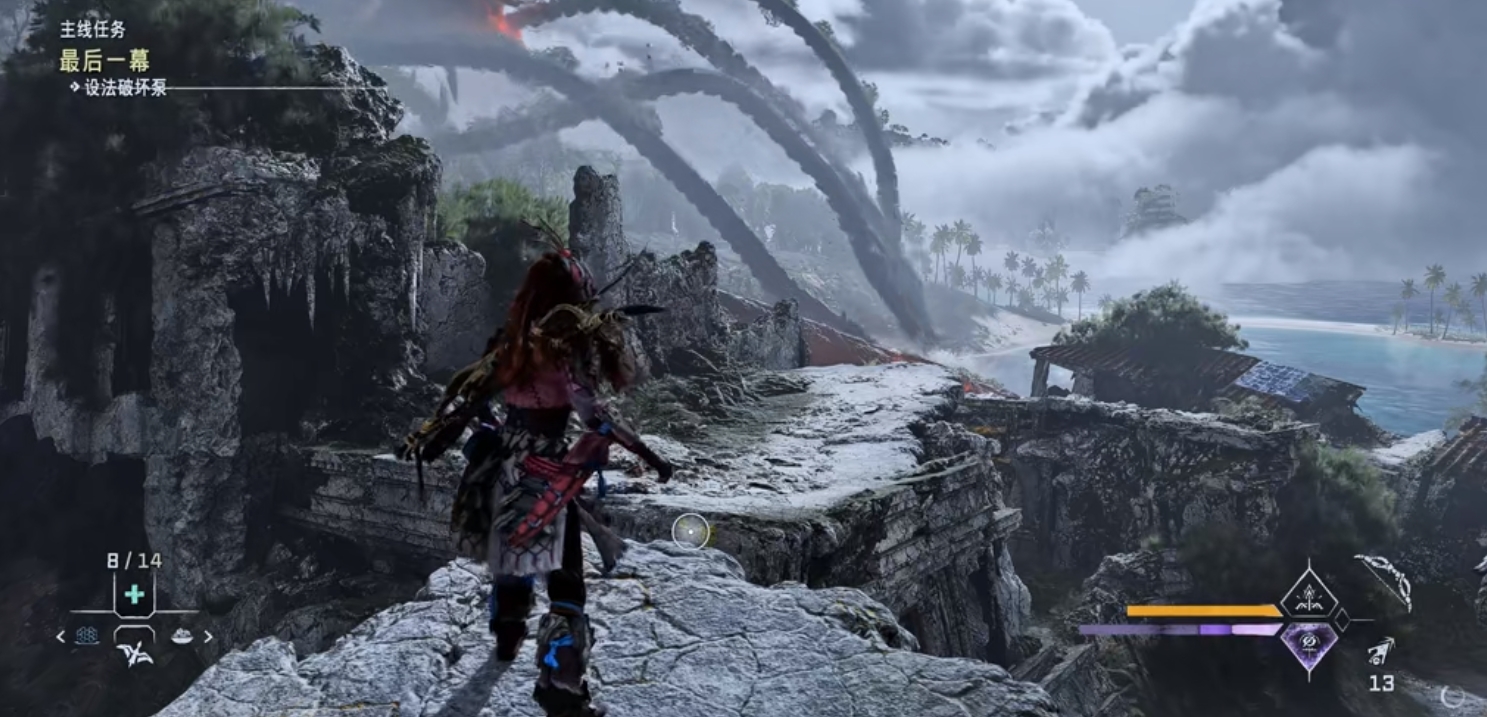
Task: Cycle tools with the left arrow
Action: pos(60,636)
